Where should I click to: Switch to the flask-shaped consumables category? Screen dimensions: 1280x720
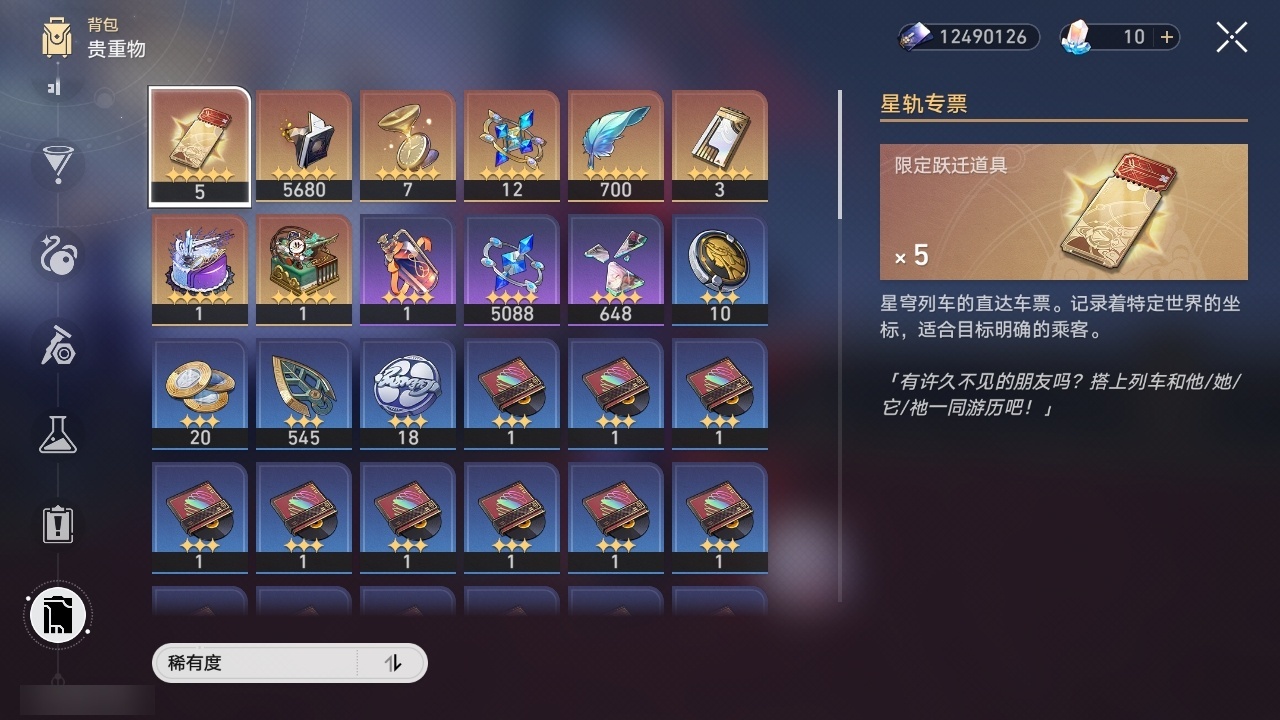57,435
